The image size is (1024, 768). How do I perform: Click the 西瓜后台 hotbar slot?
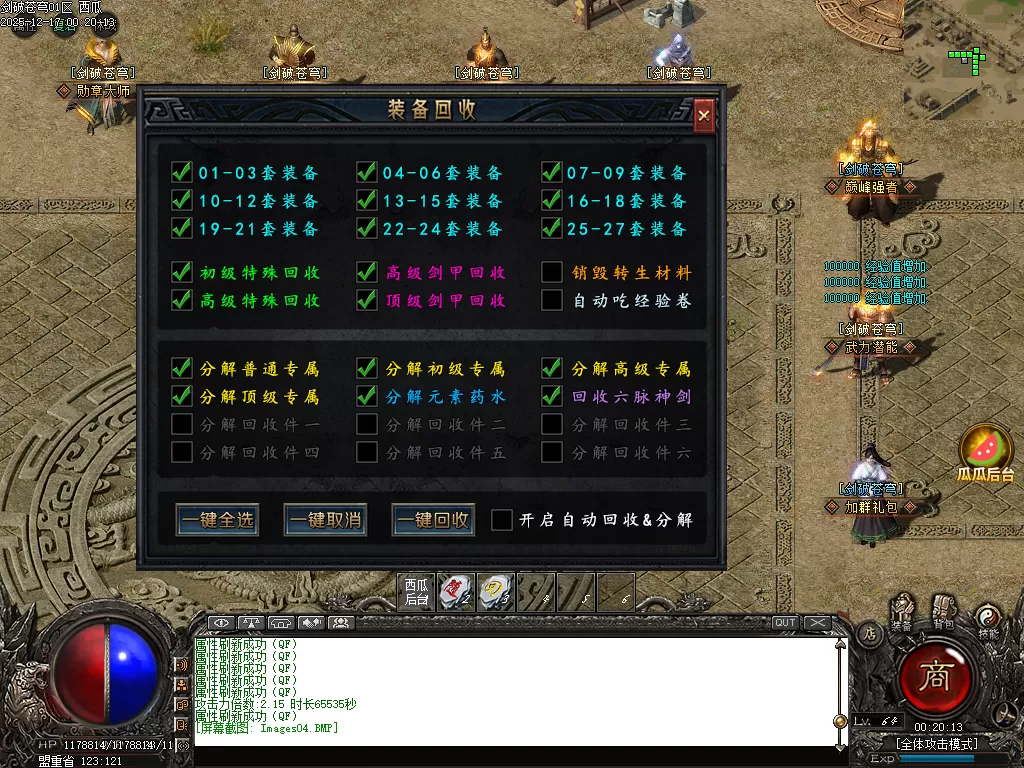(416, 592)
